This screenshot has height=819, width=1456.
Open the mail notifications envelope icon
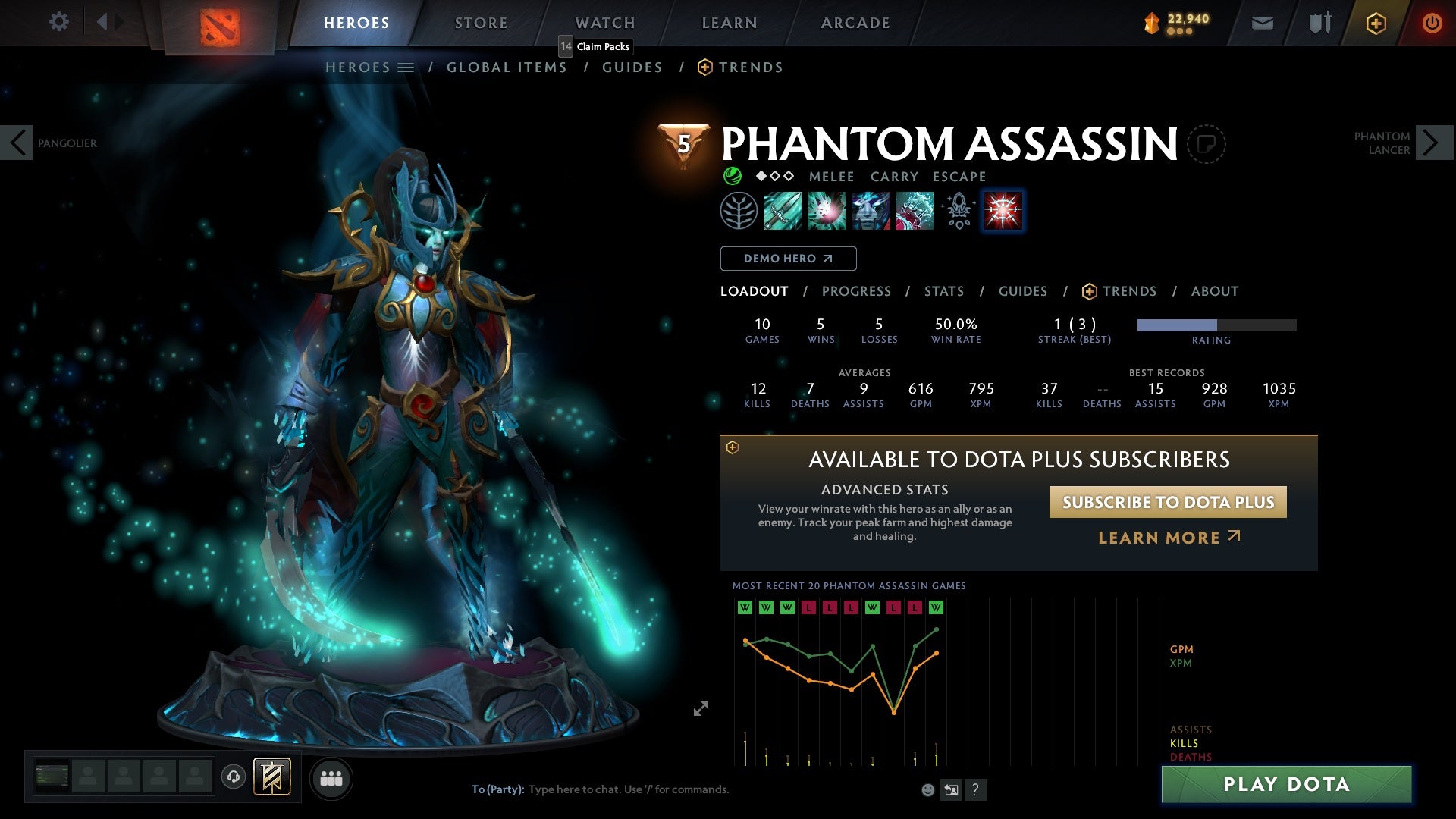[x=1263, y=22]
